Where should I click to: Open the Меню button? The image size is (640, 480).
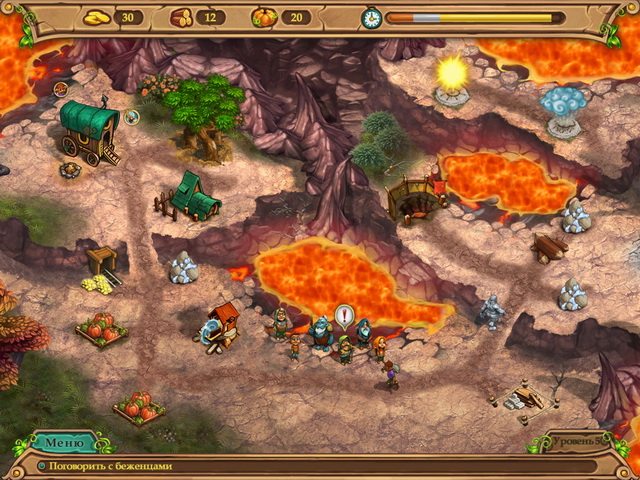(x=64, y=441)
